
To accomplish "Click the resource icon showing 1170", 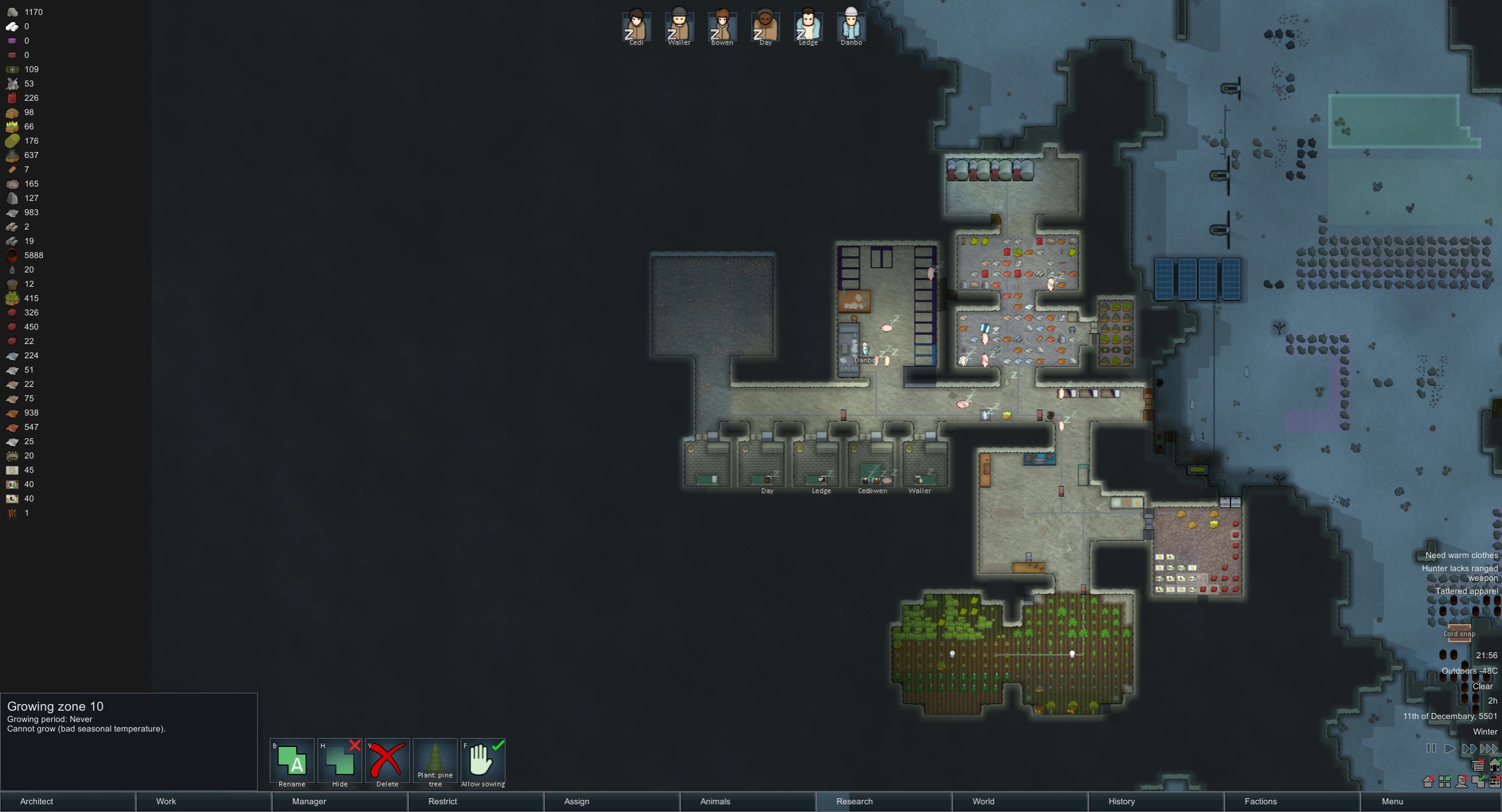I will coord(12,11).
